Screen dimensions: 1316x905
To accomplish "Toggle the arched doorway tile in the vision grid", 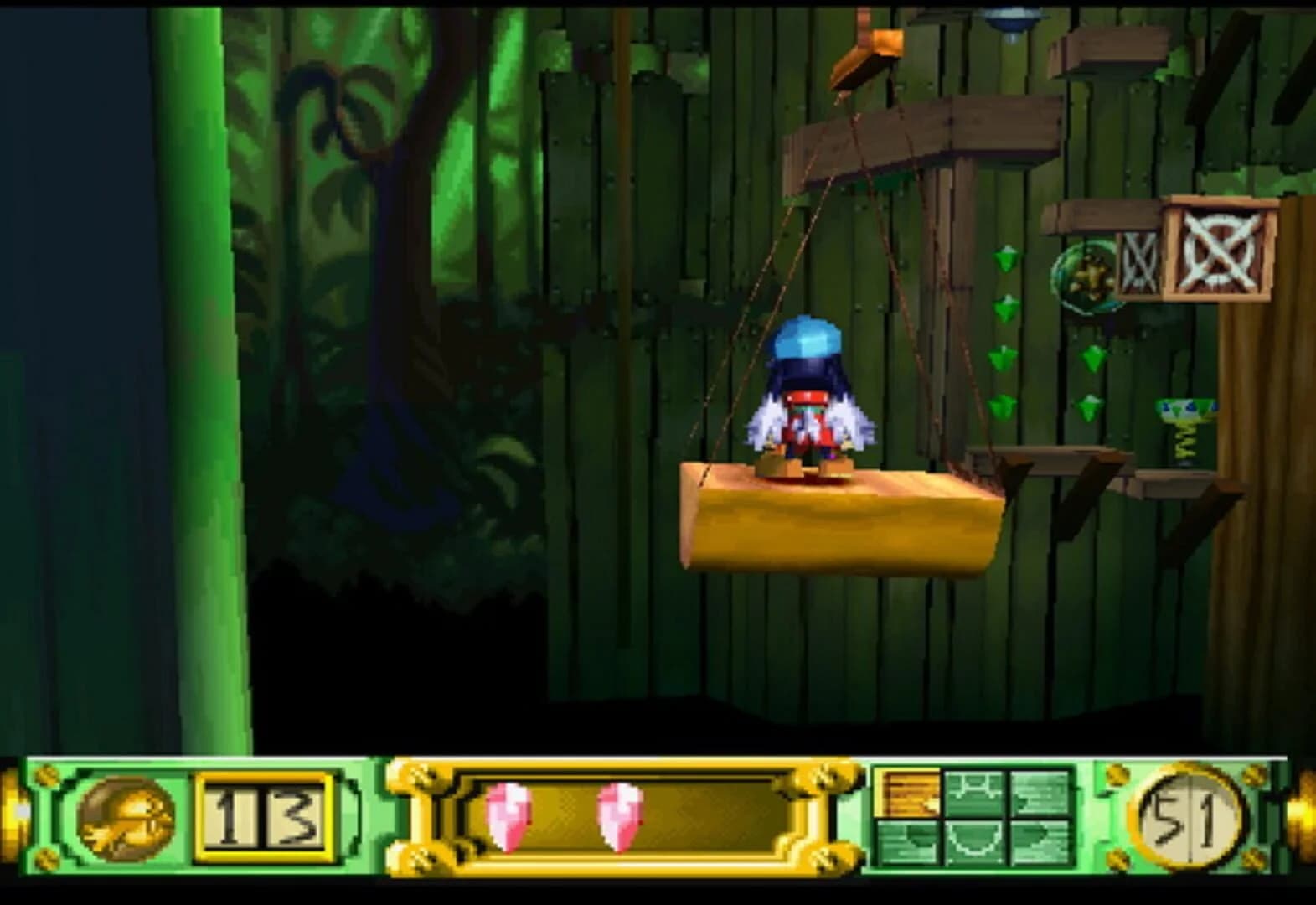I will click(x=974, y=792).
